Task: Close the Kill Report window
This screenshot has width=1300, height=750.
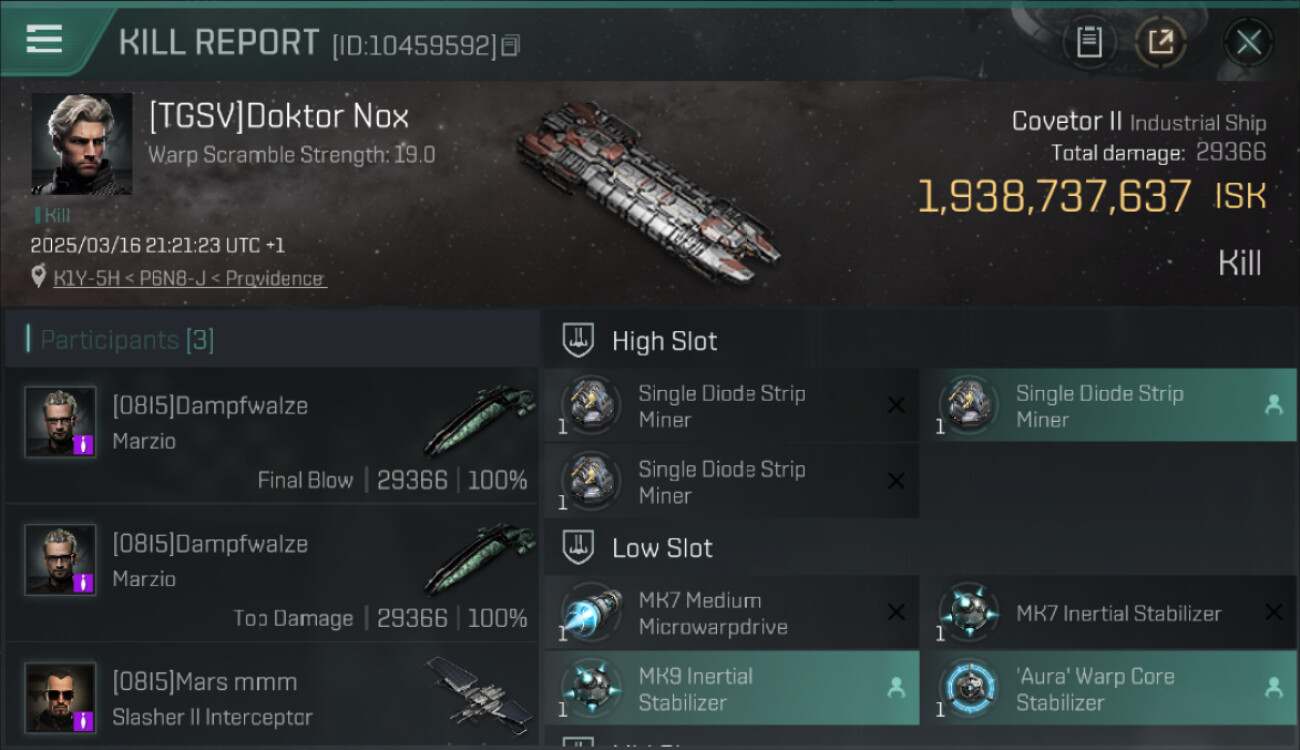Action: 1248,42
